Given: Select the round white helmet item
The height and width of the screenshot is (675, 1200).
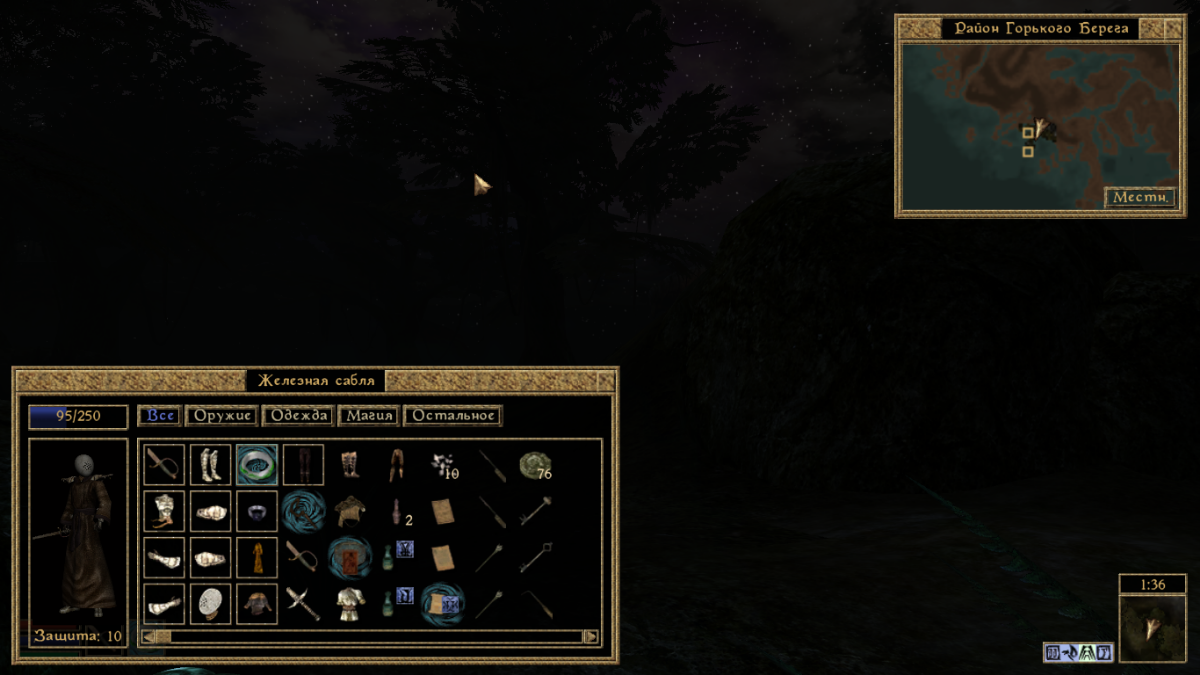Looking at the screenshot, I should (x=211, y=603).
